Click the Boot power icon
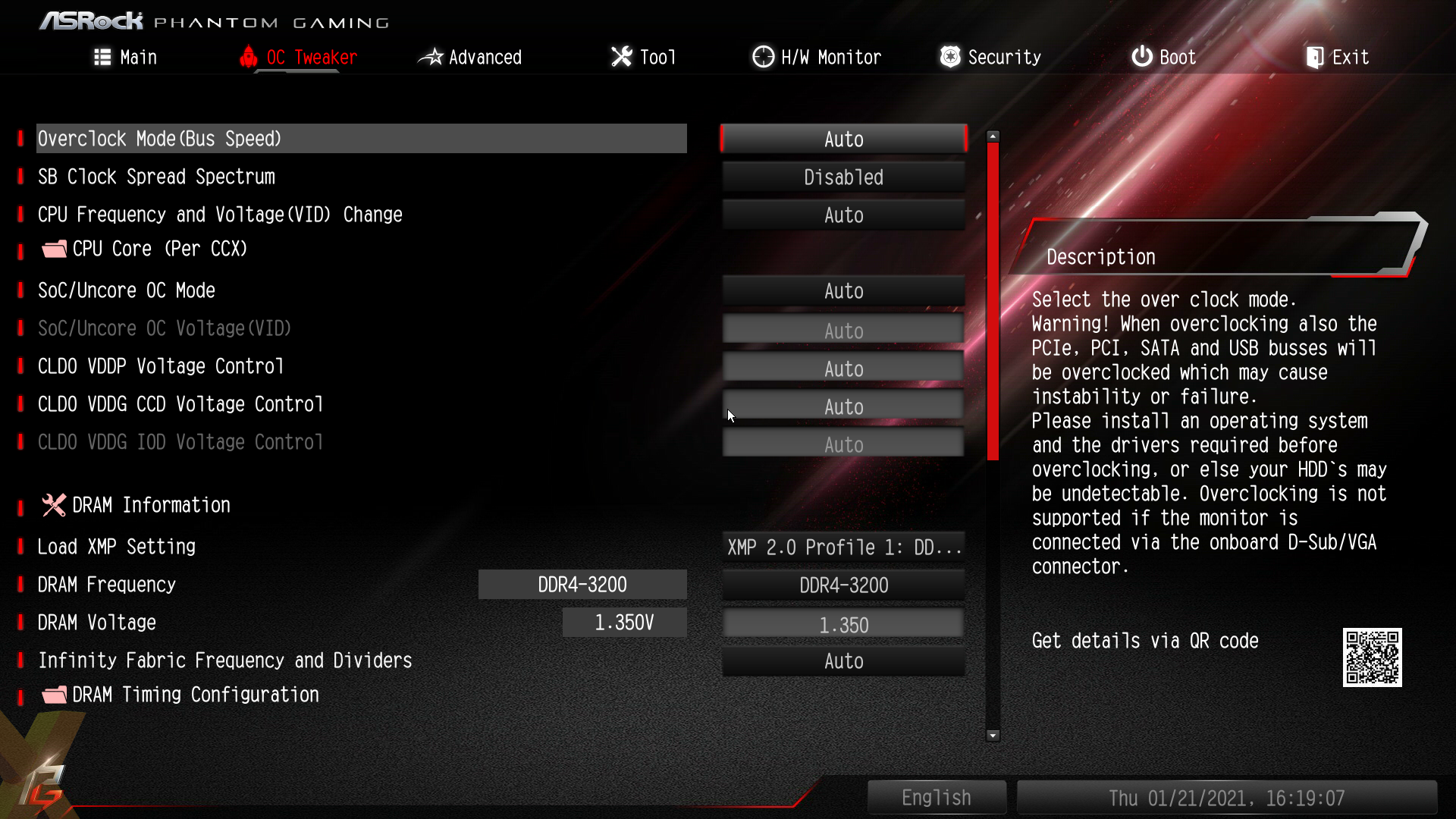This screenshot has width=1456, height=819. [x=1142, y=56]
